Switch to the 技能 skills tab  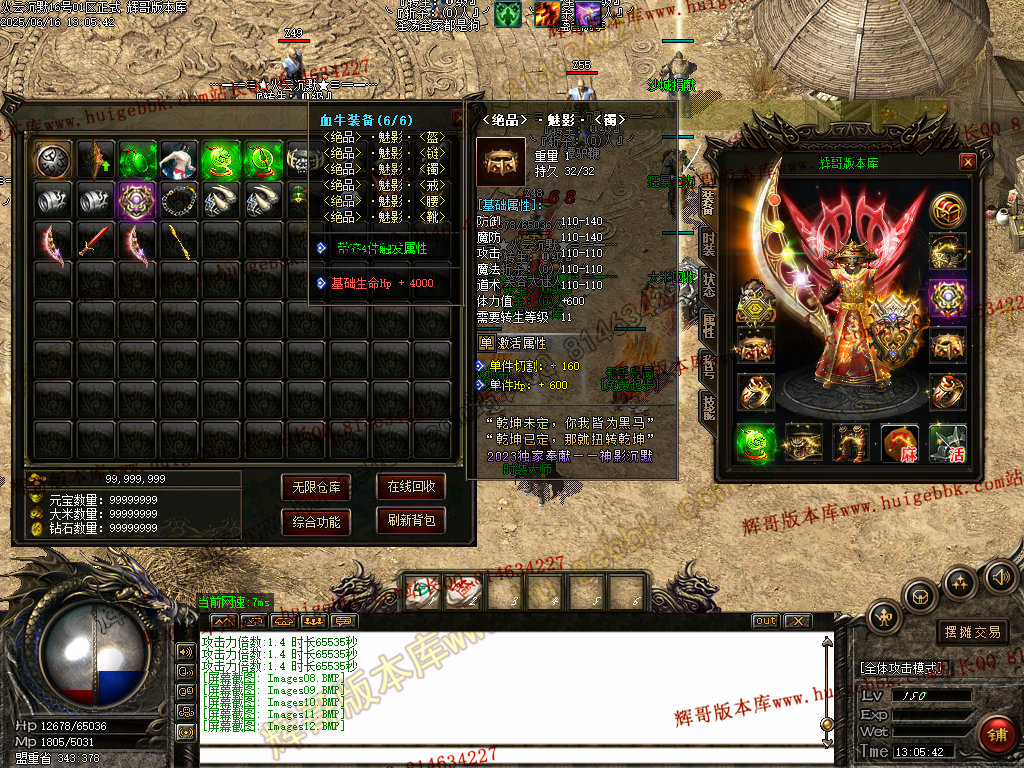[x=709, y=405]
